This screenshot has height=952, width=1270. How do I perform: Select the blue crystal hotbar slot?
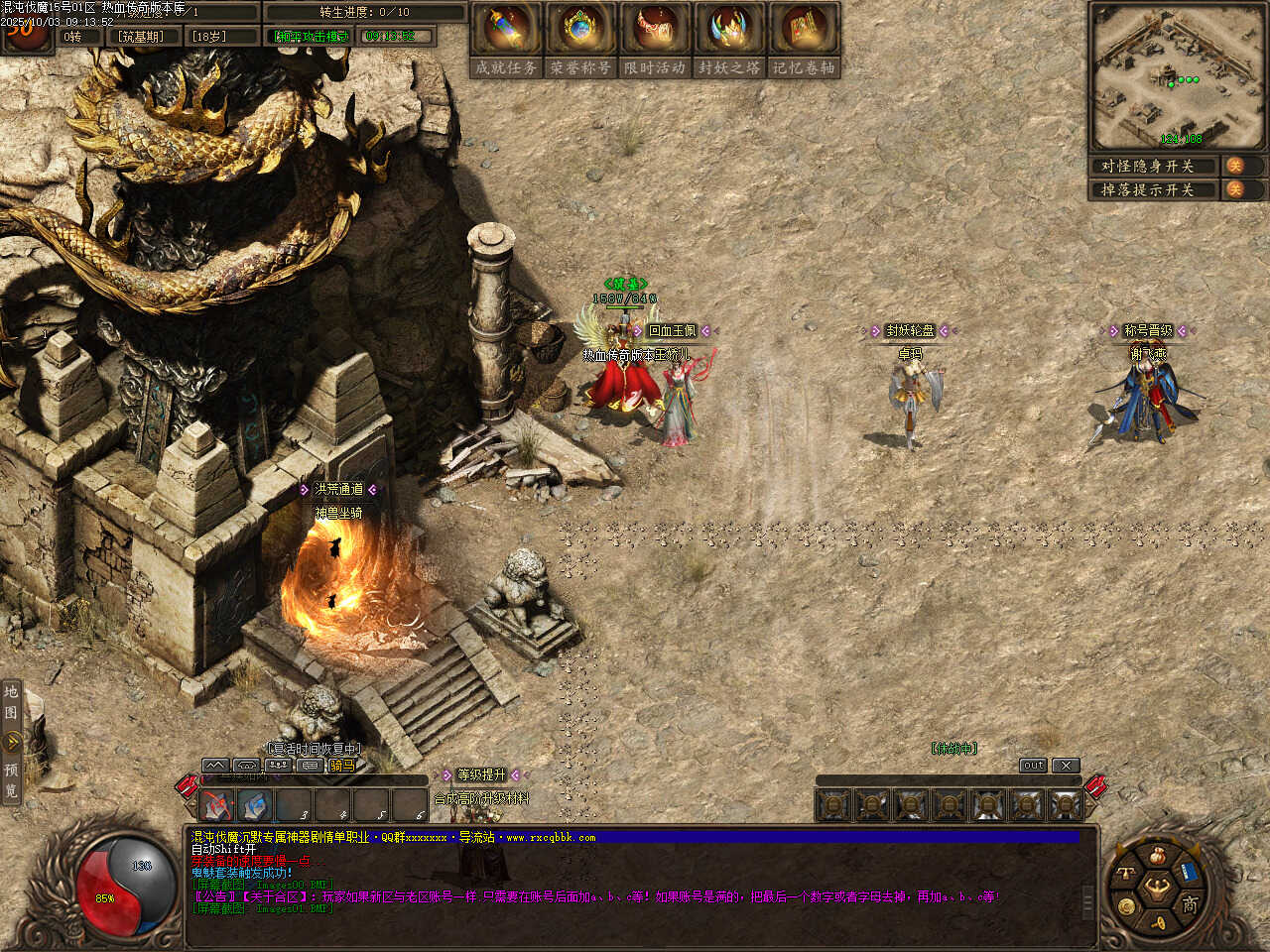coord(255,804)
